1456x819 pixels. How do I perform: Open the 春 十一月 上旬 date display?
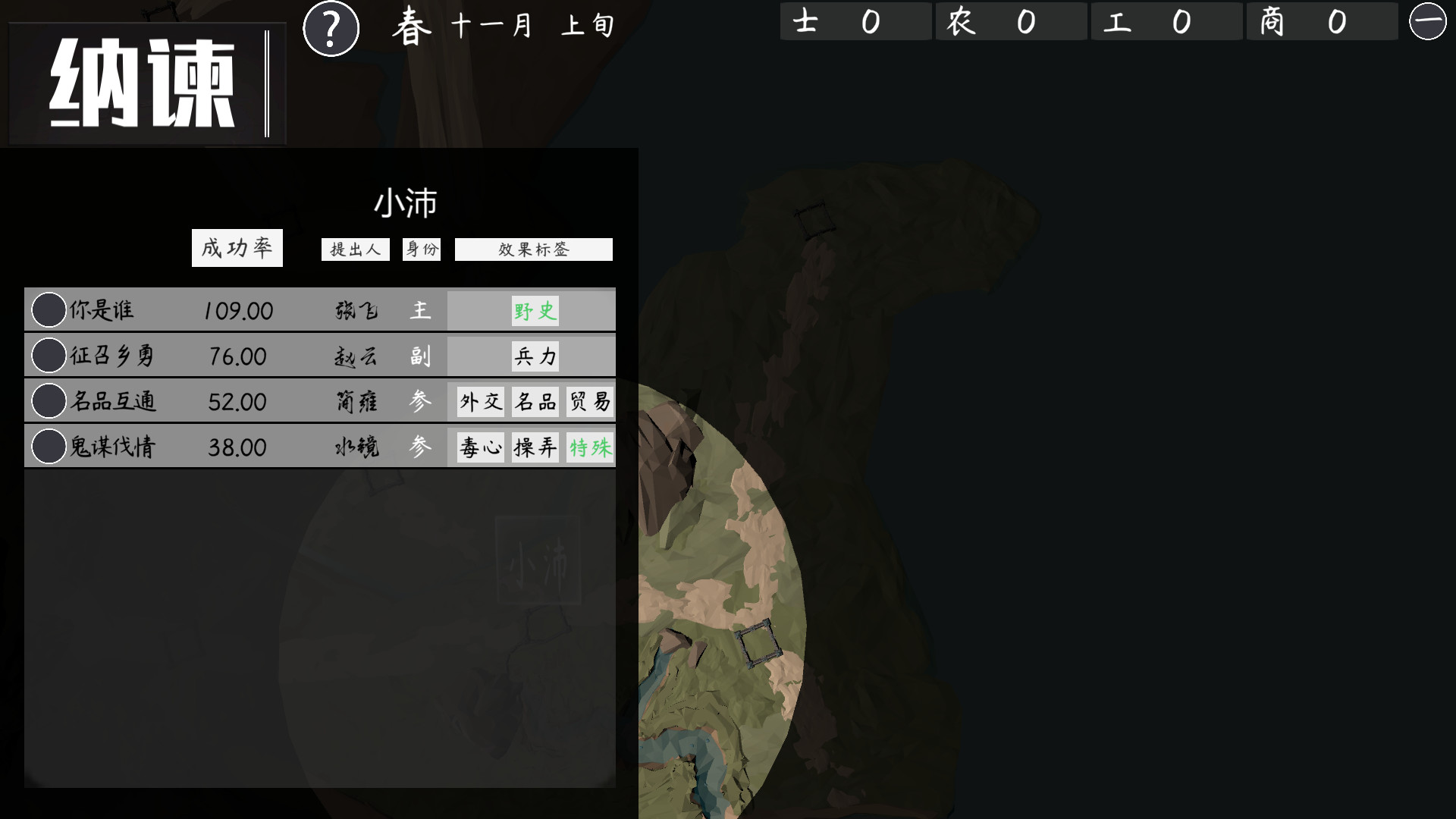tap(500, 24)
